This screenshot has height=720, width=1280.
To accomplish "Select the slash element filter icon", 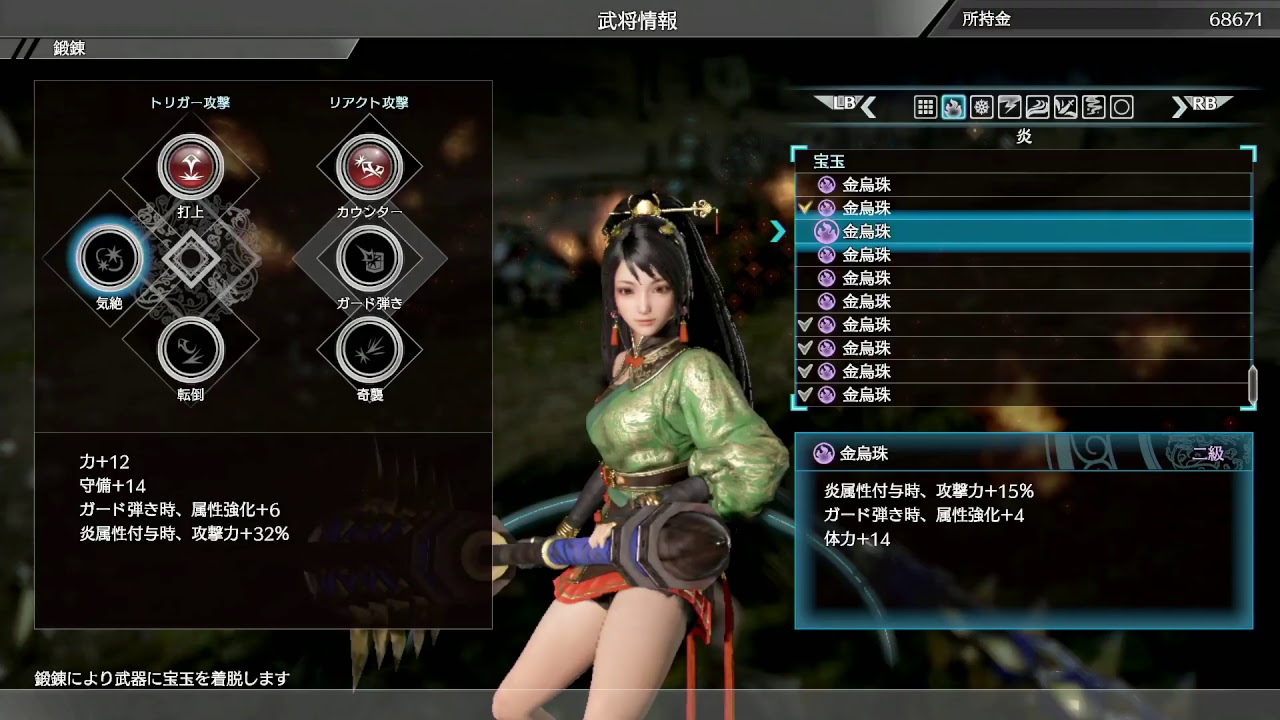I will click(x=1063, y=107).
